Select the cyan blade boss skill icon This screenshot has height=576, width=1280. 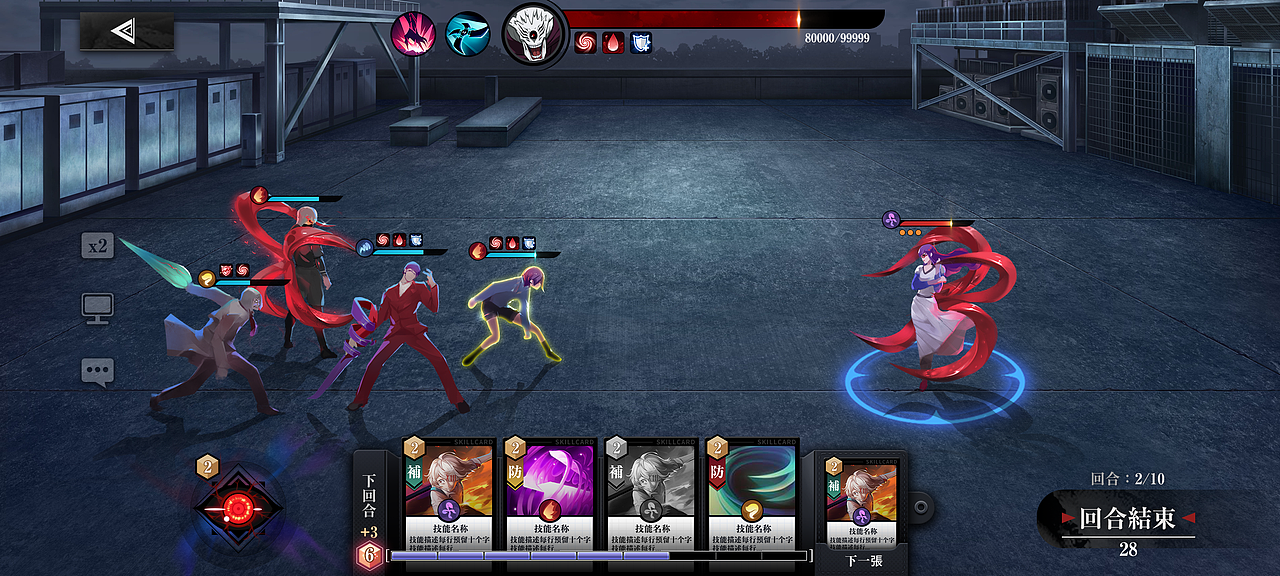tap(467, 33)
